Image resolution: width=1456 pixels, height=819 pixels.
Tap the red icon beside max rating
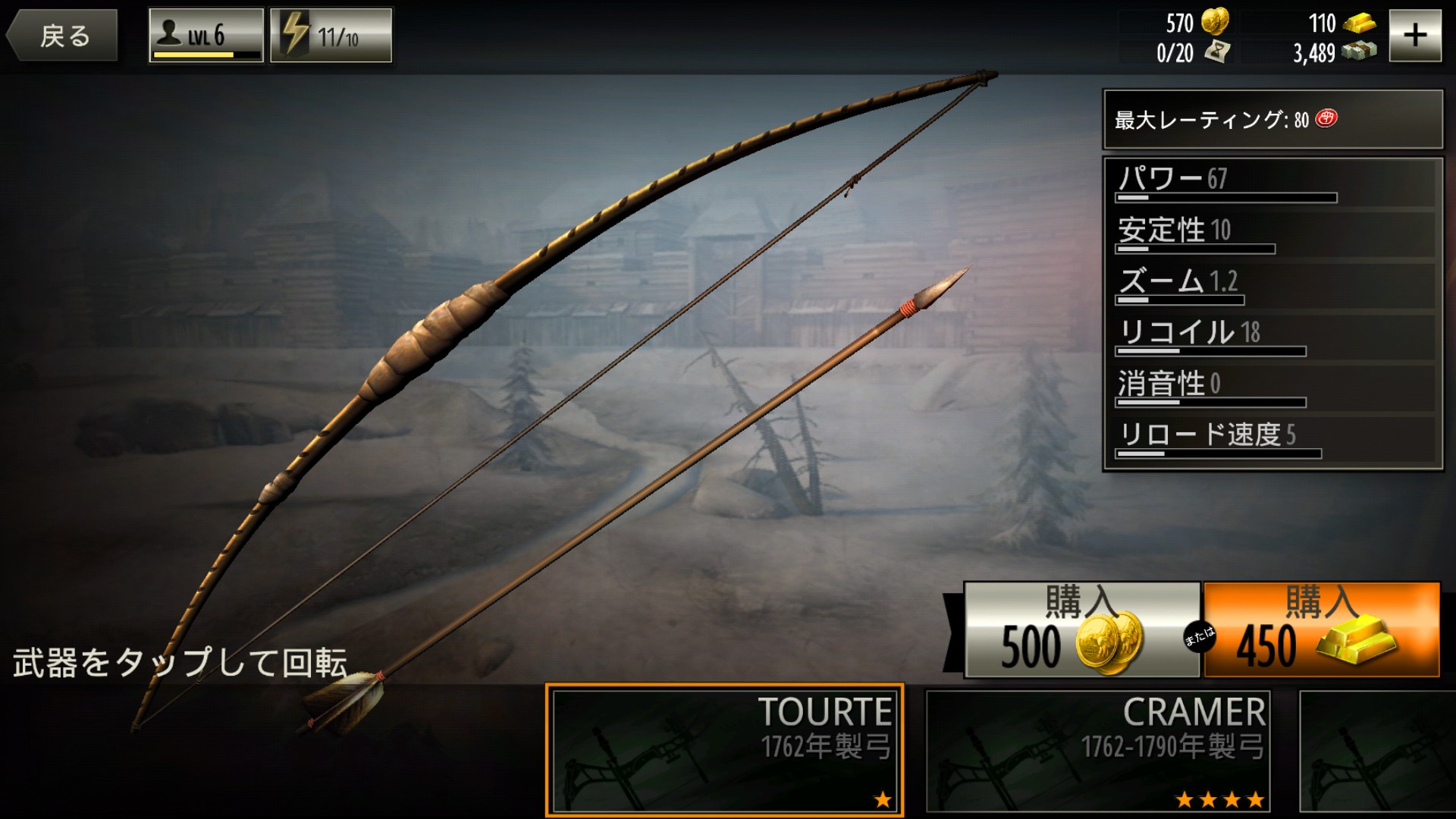1326,118
